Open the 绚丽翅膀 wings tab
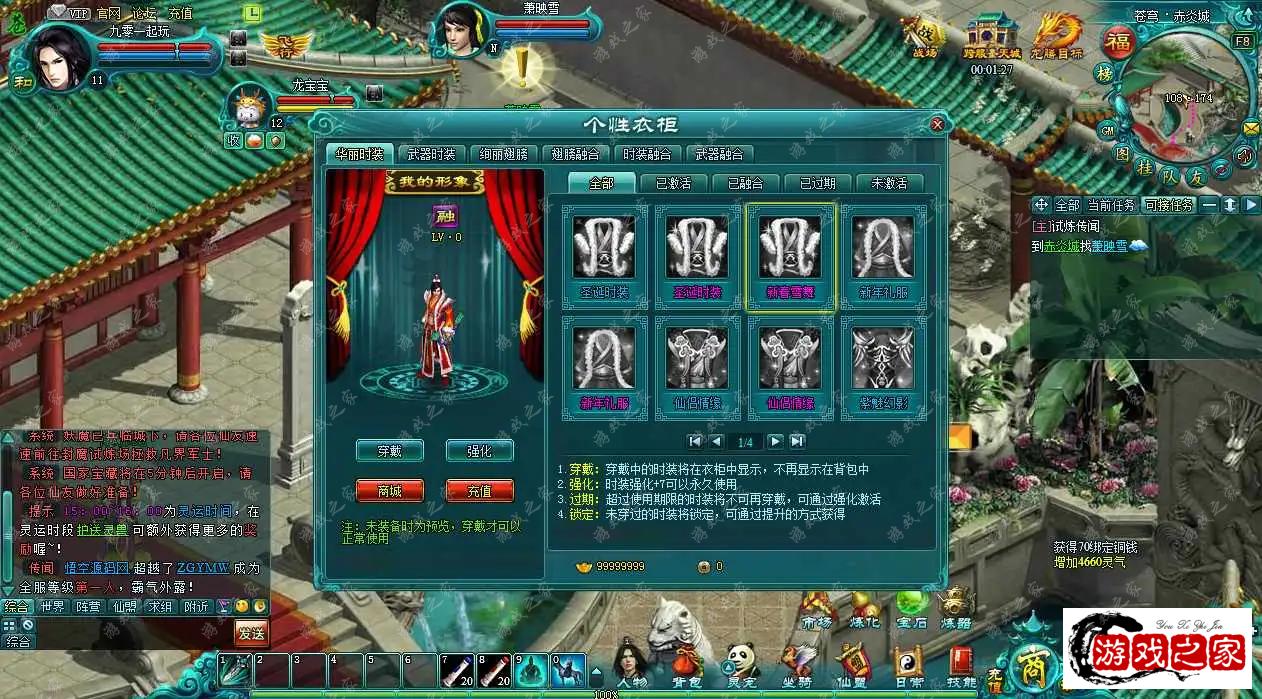Viewport: 1262px width, 699px height. click(504, 154)
